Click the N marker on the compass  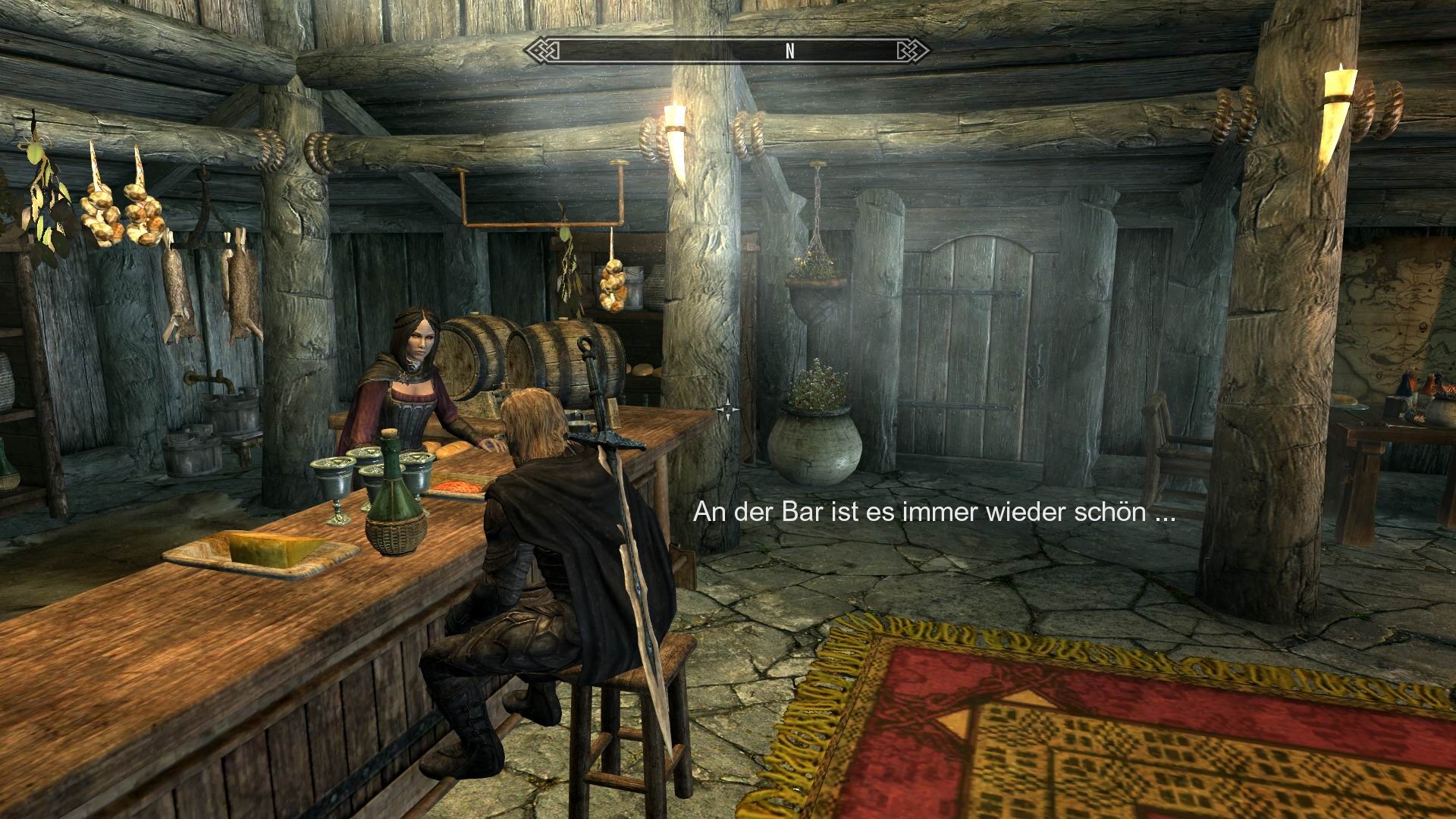[790, 50]
